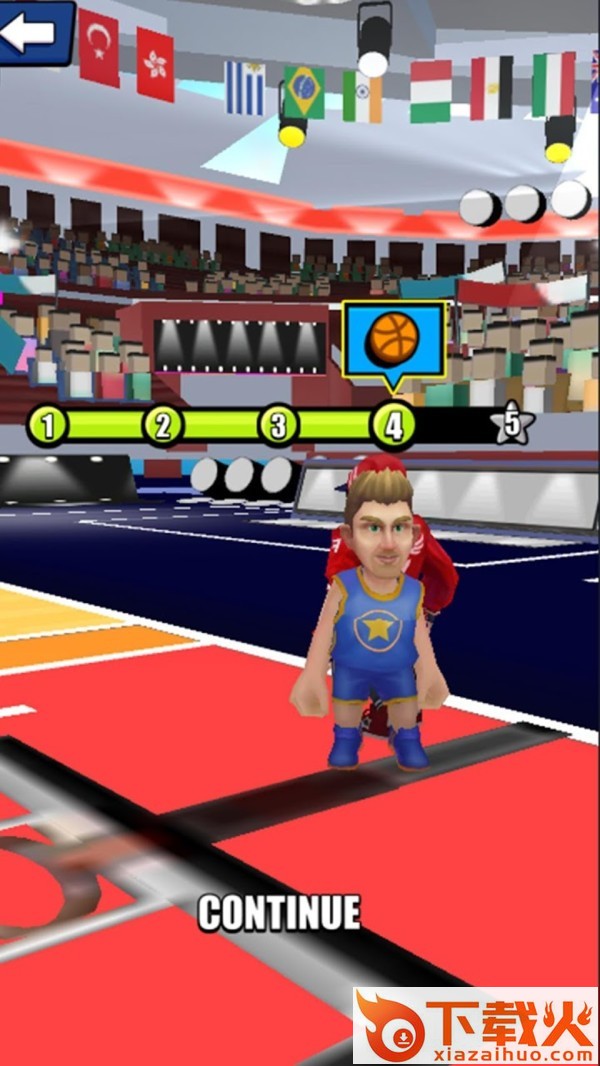The height and width of the screenshot is (1066, 600).
Task: Select the star-shaped stage 5 marker
Action: pyautogui.click(x=512, y=425)
